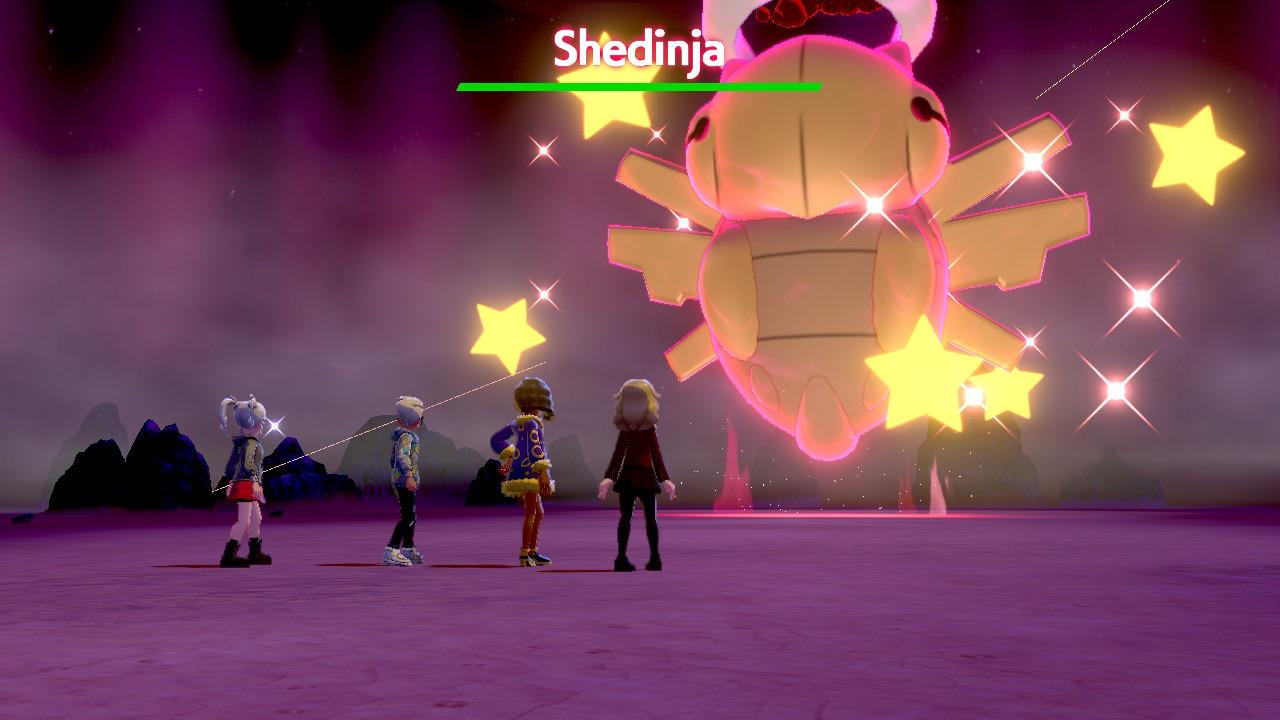
Task: Toggle focus on the blond male trainer
Action: pos(405,480)
